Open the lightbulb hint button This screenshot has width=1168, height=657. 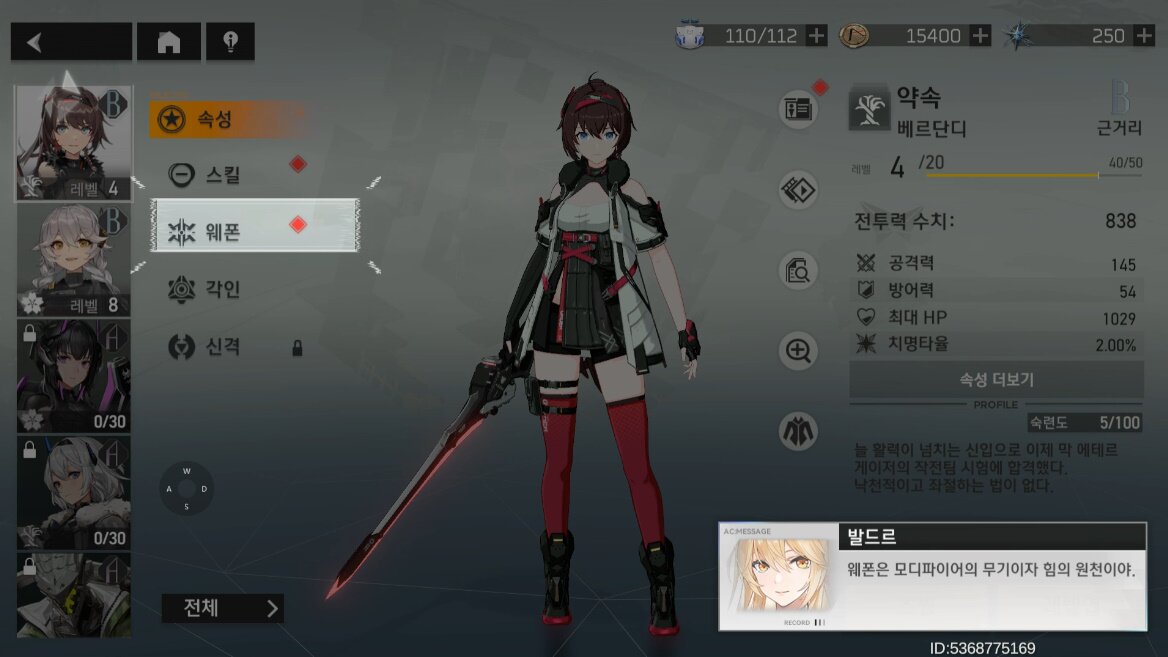(x=230, y=42)
